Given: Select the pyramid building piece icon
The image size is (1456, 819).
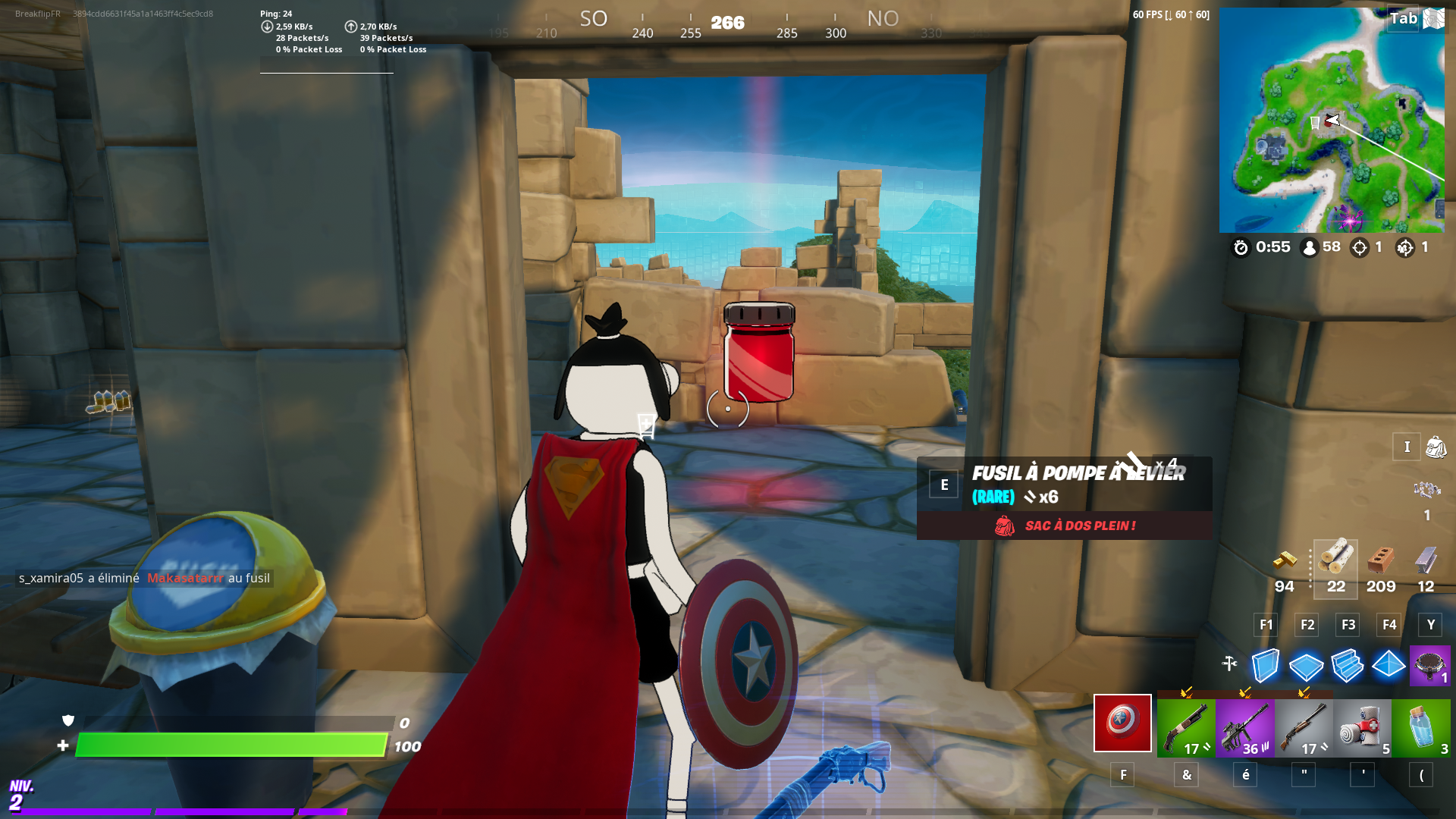Looking at the screenshot, I should click(x=1389, y=666).
